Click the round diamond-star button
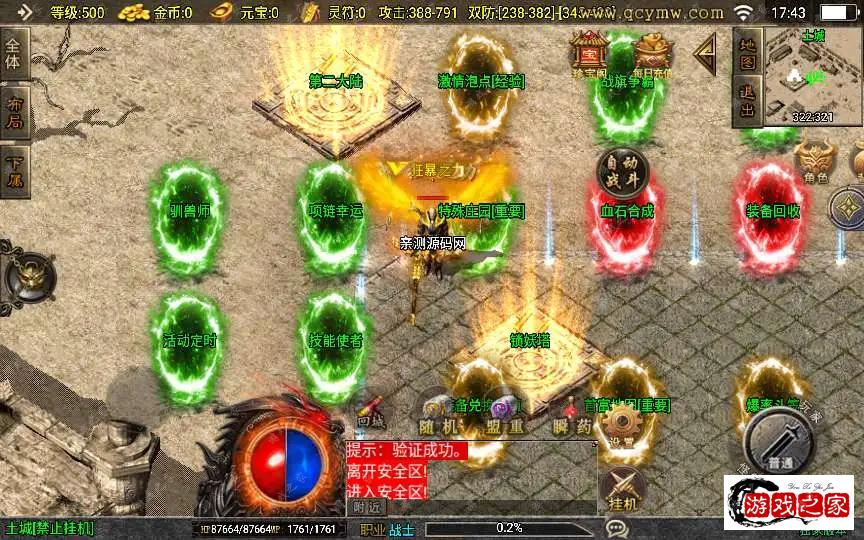 pyautogui.click(x=847, y=208)
